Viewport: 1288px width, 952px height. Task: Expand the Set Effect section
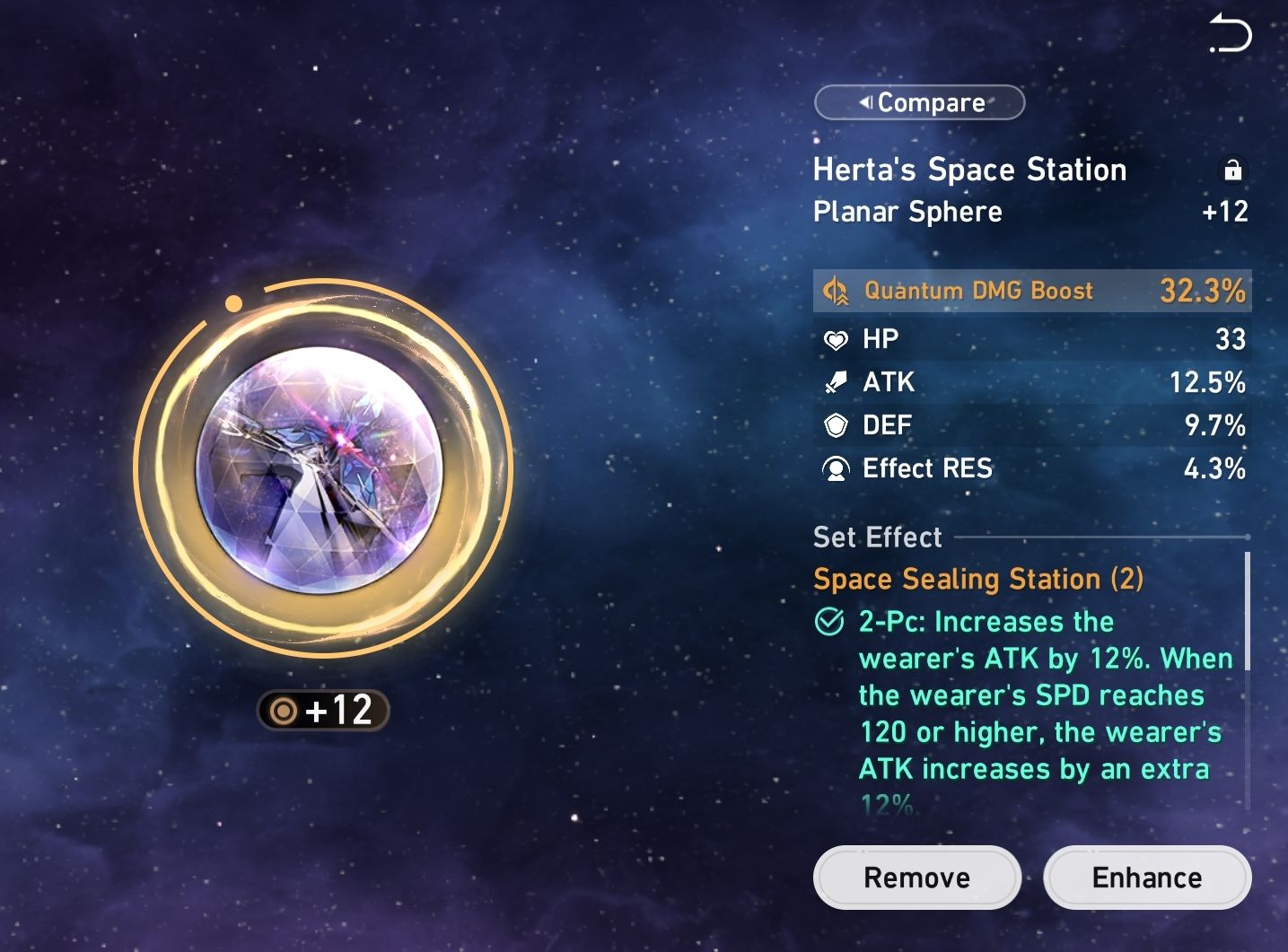pyautogui.click(x=877, y=537)
